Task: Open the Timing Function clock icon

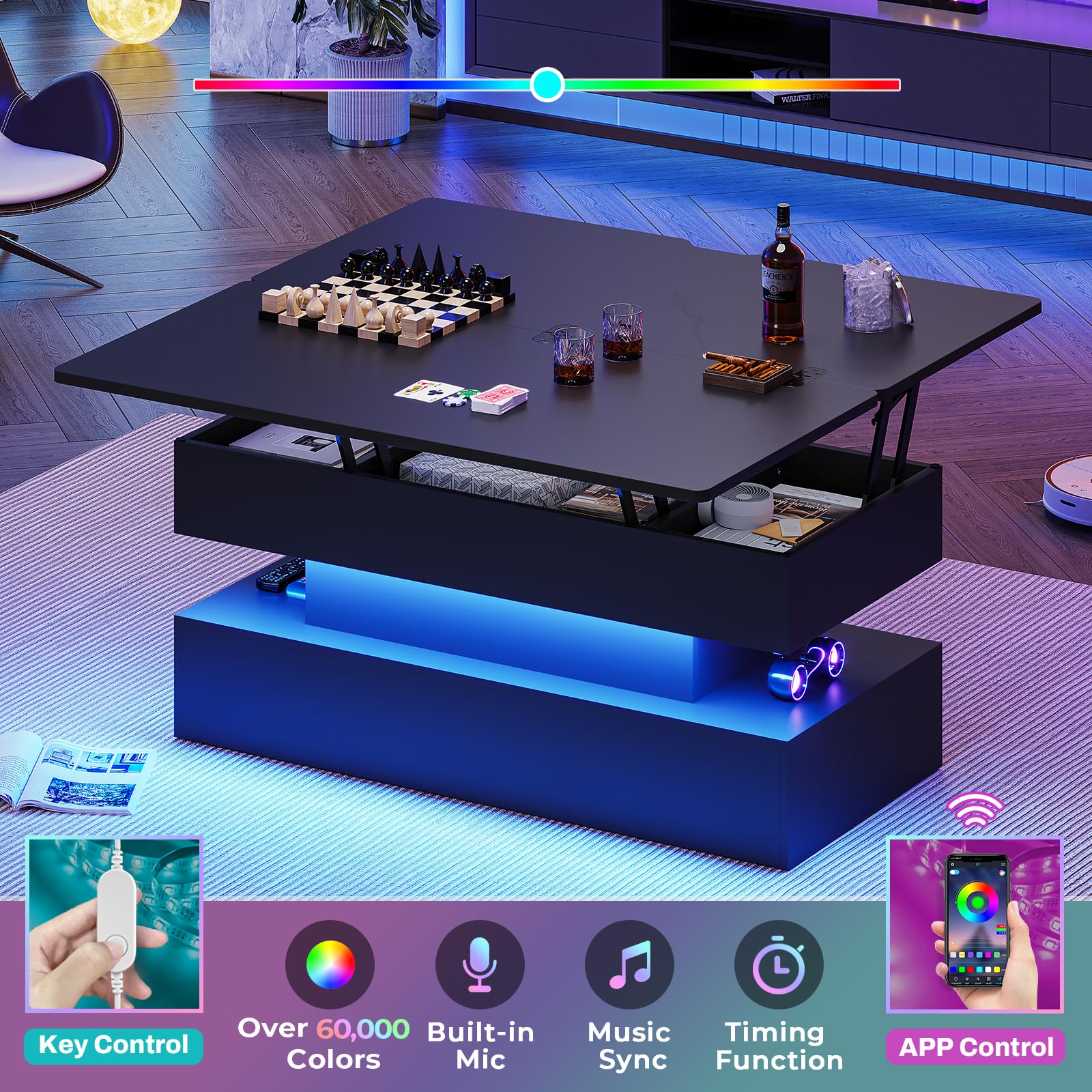Action: (x=779, y=964)
